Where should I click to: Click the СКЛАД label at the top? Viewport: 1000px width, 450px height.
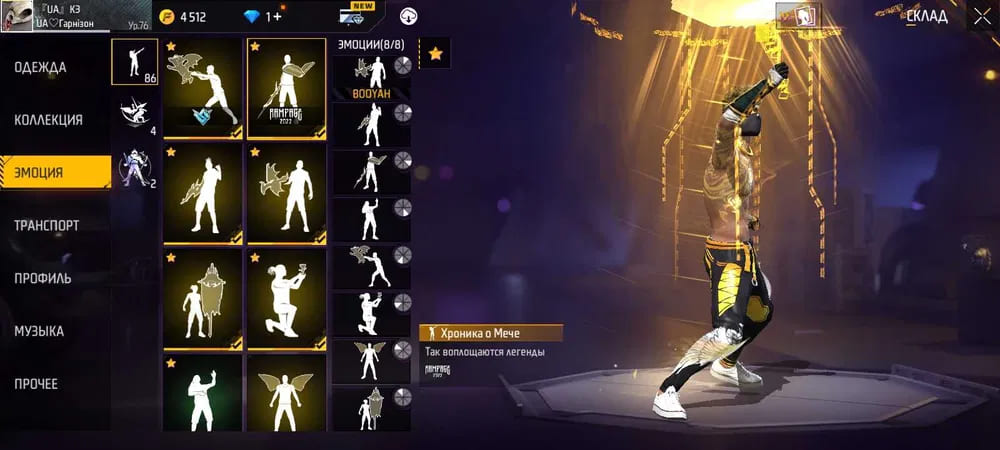click(927, 17)
